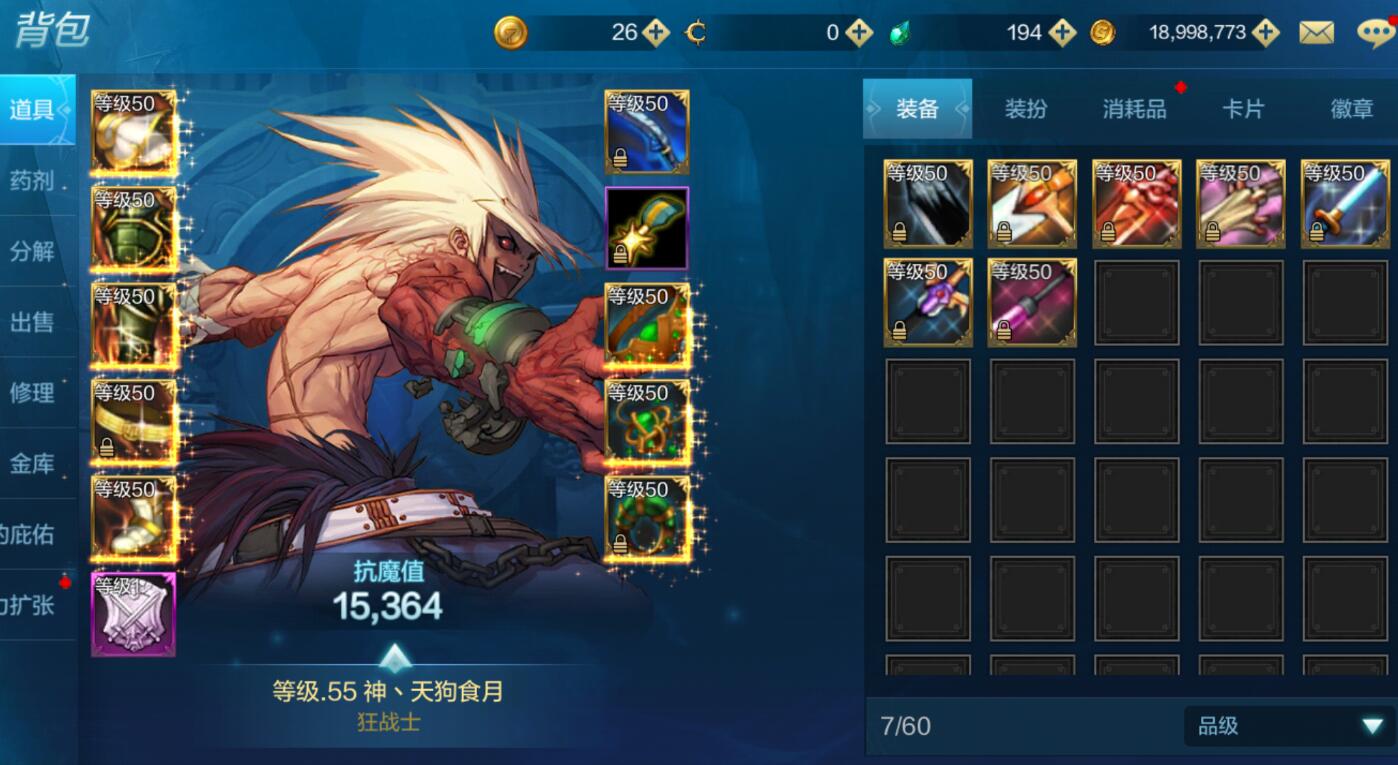1398x765 pixels.
Task: Open the 药剂 sidebar category
Action: 32,179
